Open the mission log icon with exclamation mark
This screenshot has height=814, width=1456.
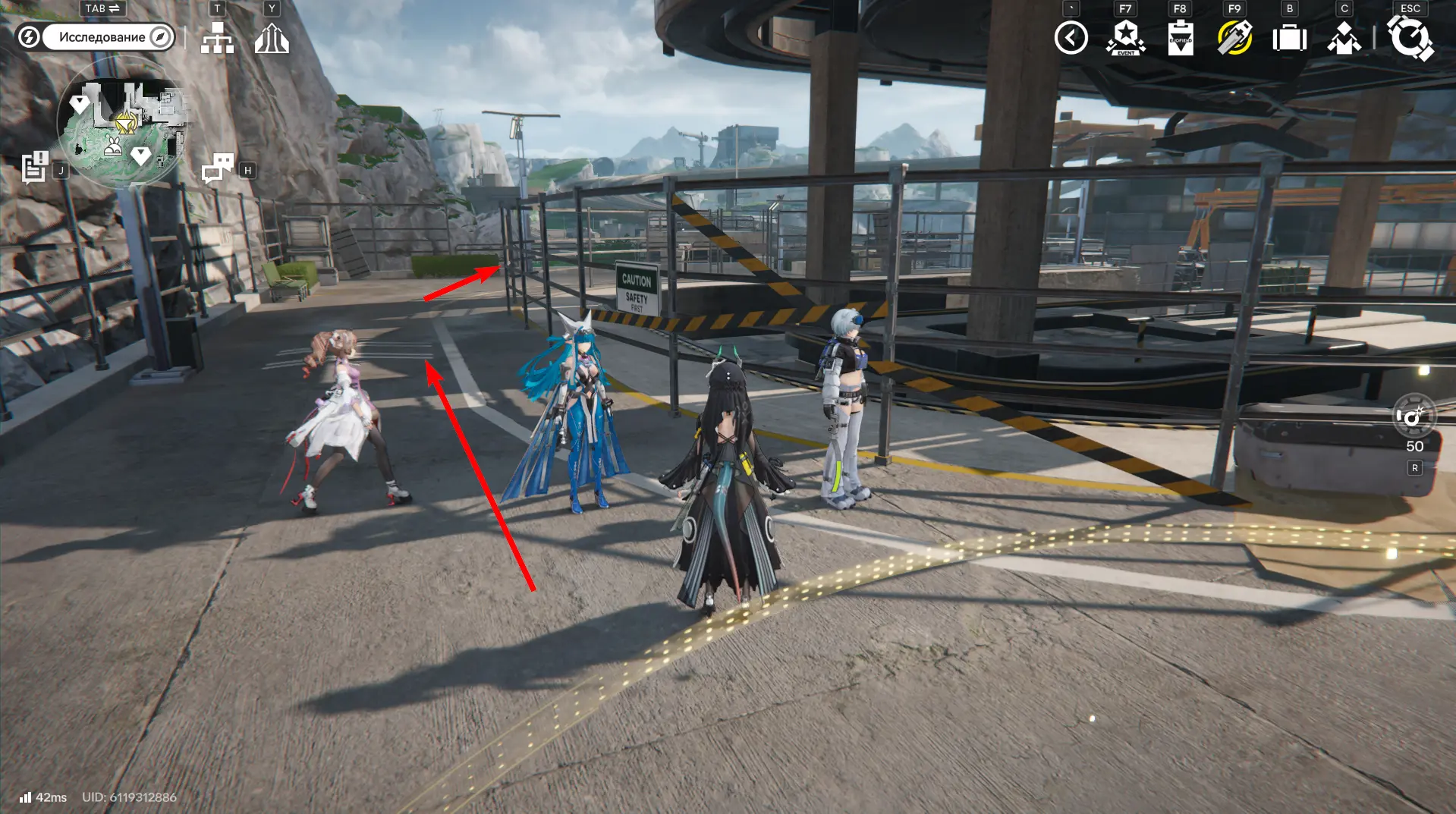pyautogui.click(x=34, y=168)
